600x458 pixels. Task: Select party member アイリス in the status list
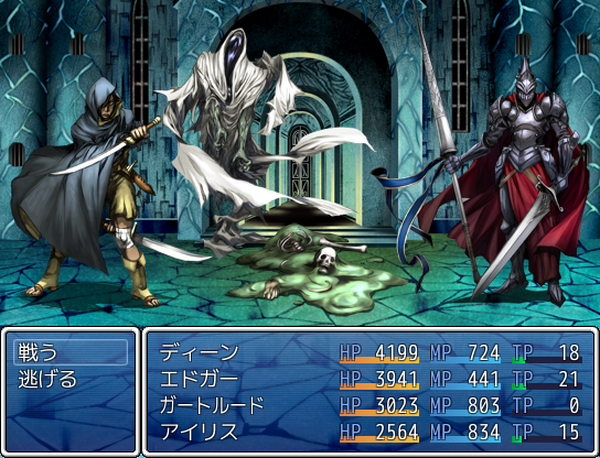pyautogui.click(x=200, y=432)
